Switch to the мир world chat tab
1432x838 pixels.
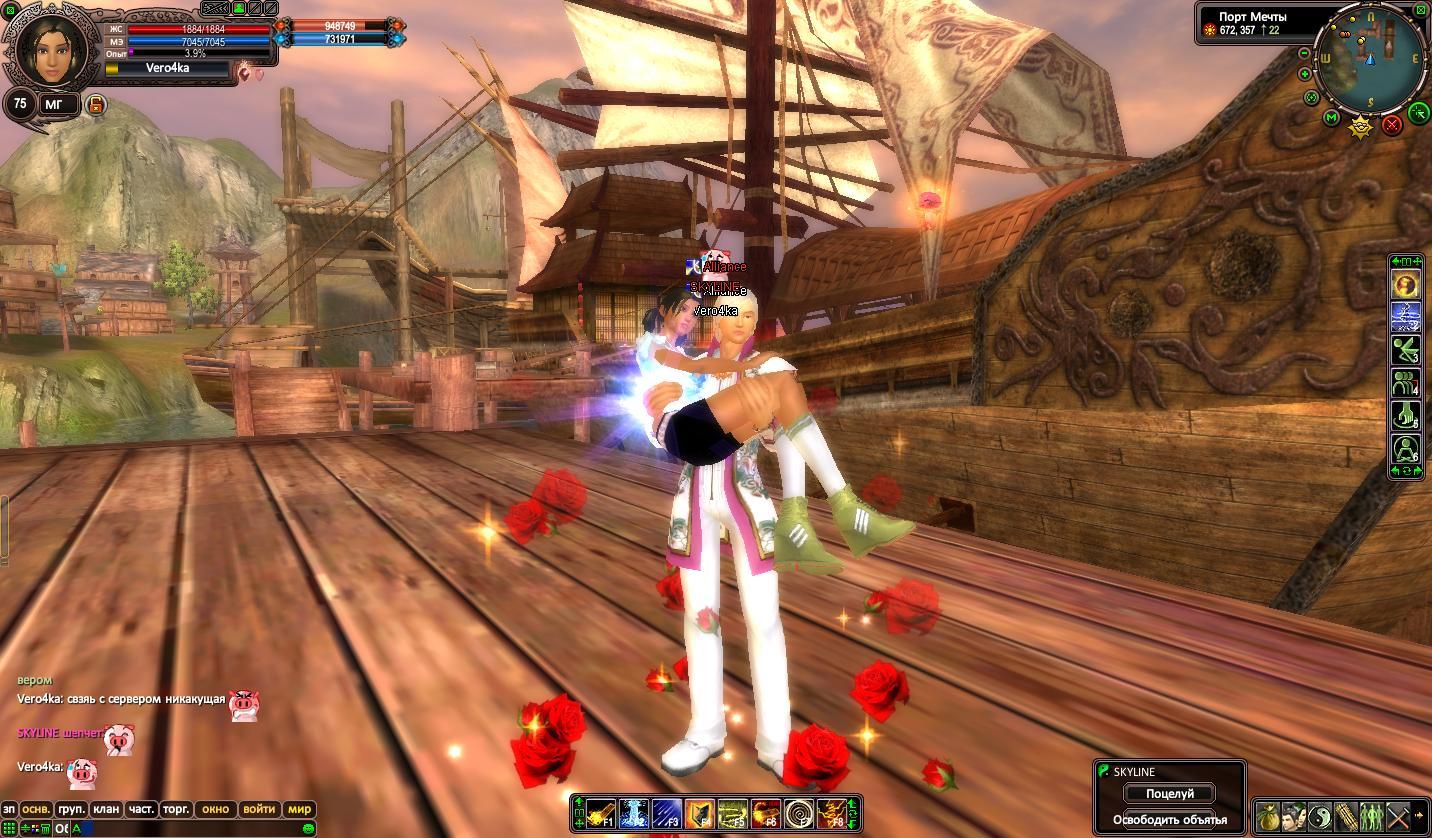click(300, 809)
